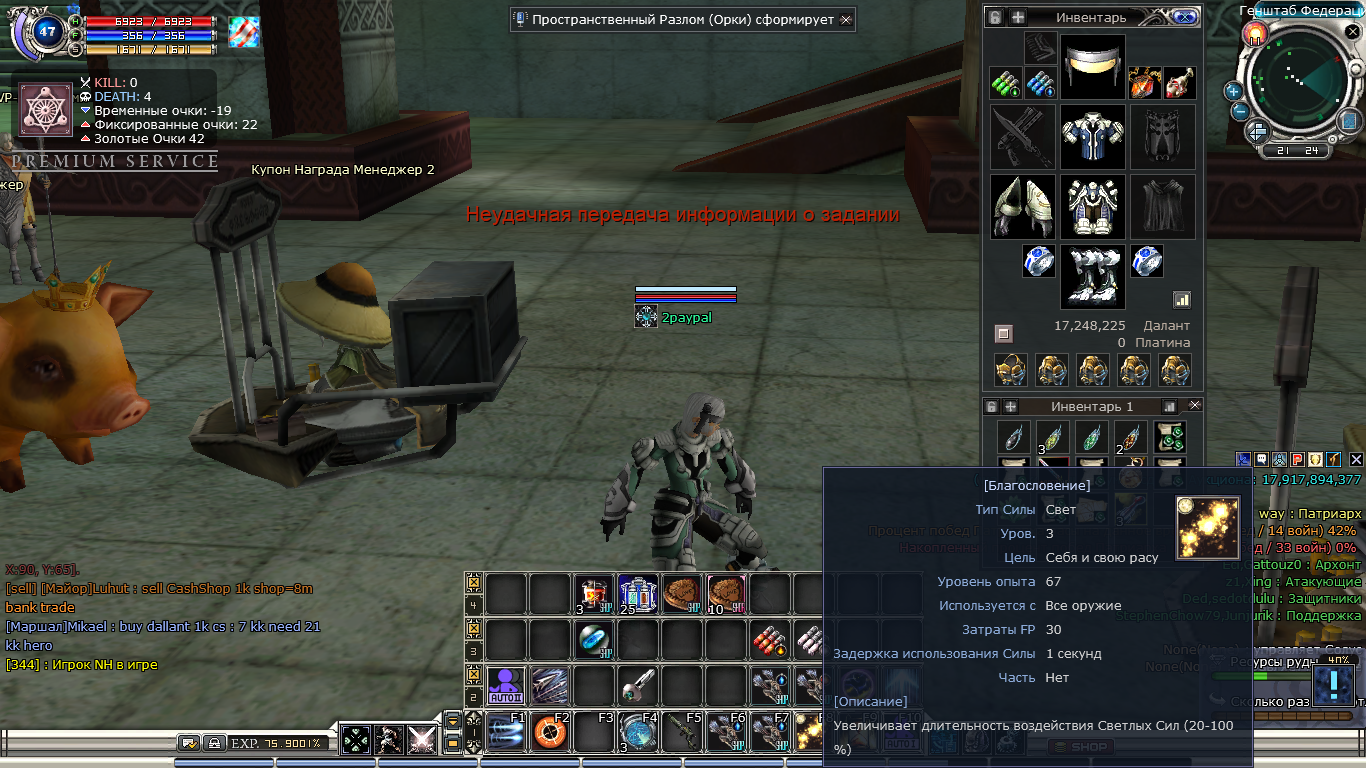The height and width of the screenshot is (768, 1366).
Task: Activate the F2 orange target skill
Action: click(549, 733)
